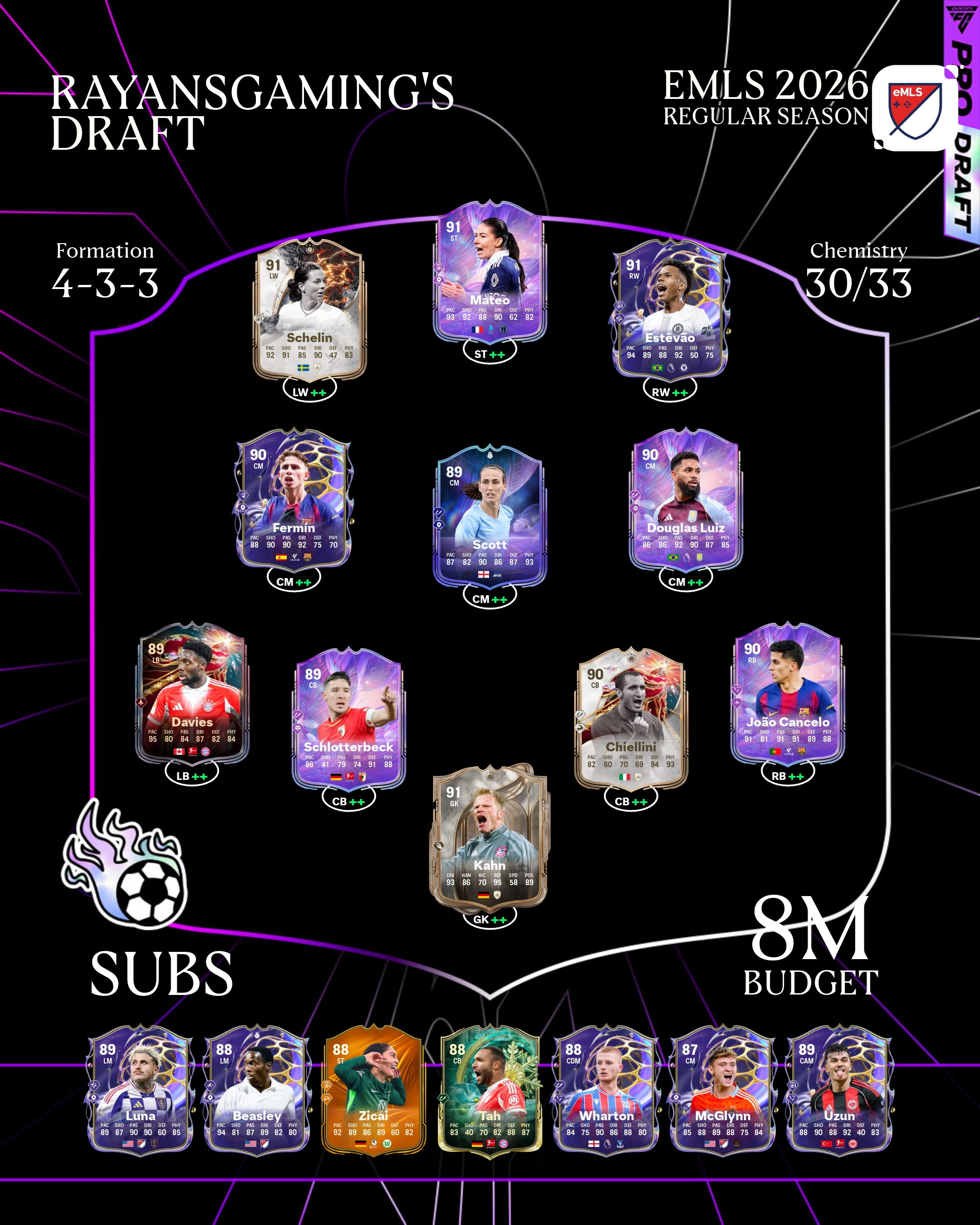
Task: Select the Schelin LW card
Action: point(309,310)
